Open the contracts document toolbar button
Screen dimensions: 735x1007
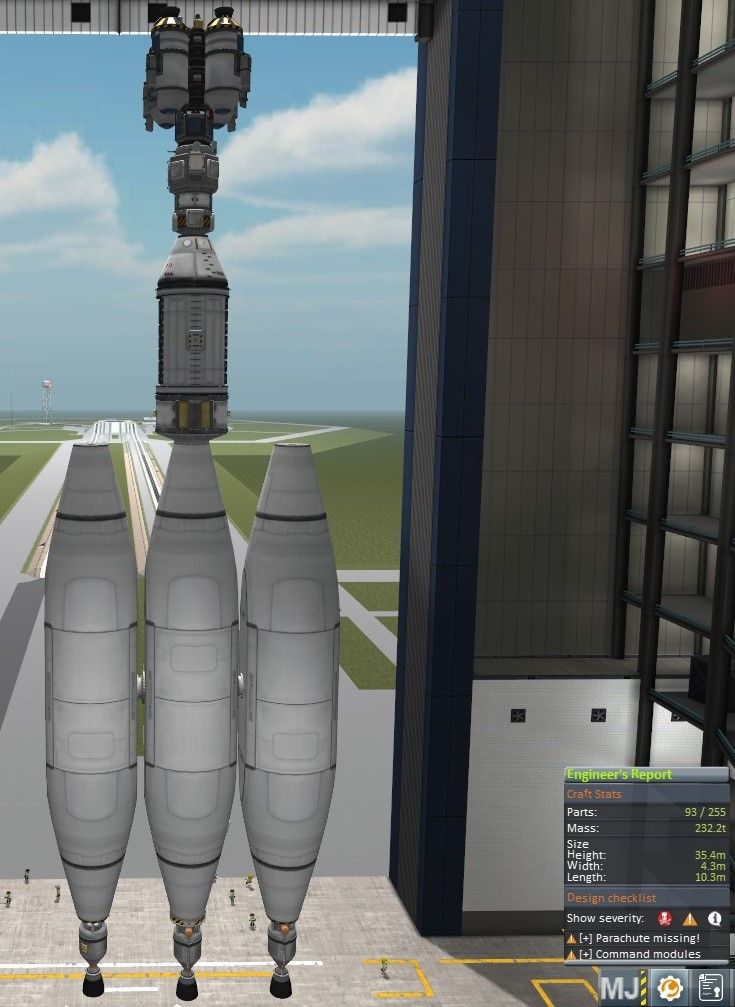[711, 988]
